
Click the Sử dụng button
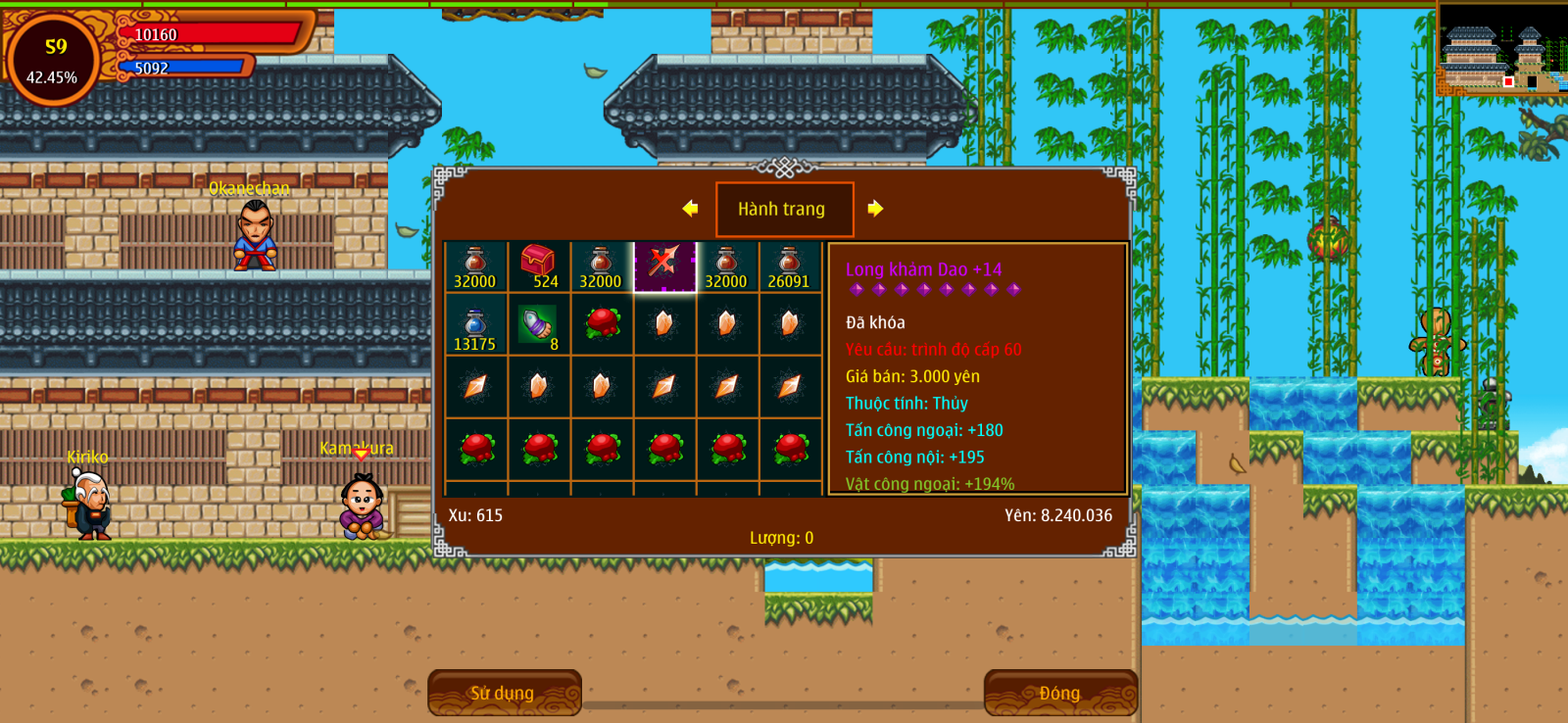coord(504,693)
